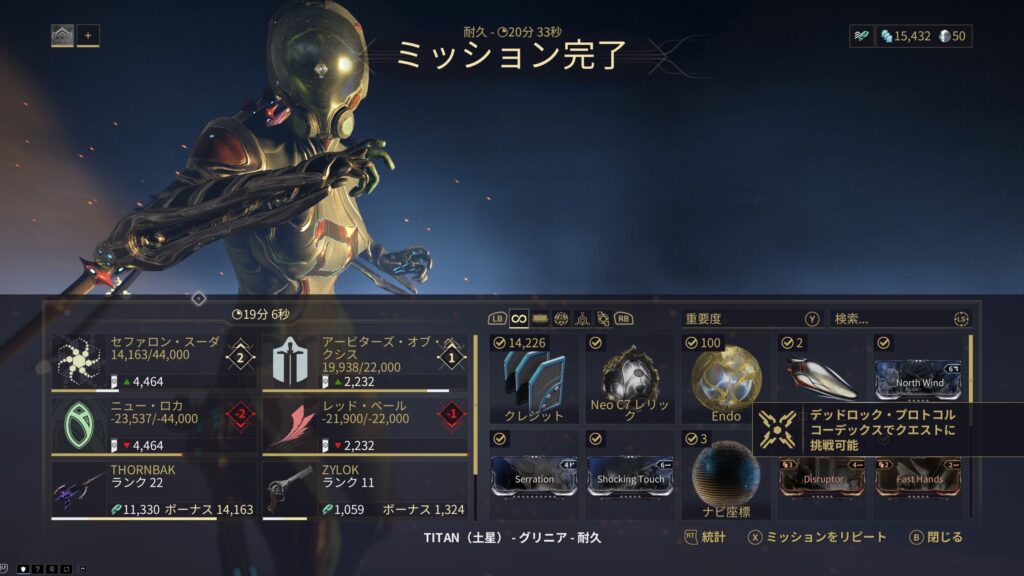Select the North Wind mod card
1024x576 pixels.
[x=920, y=379]
